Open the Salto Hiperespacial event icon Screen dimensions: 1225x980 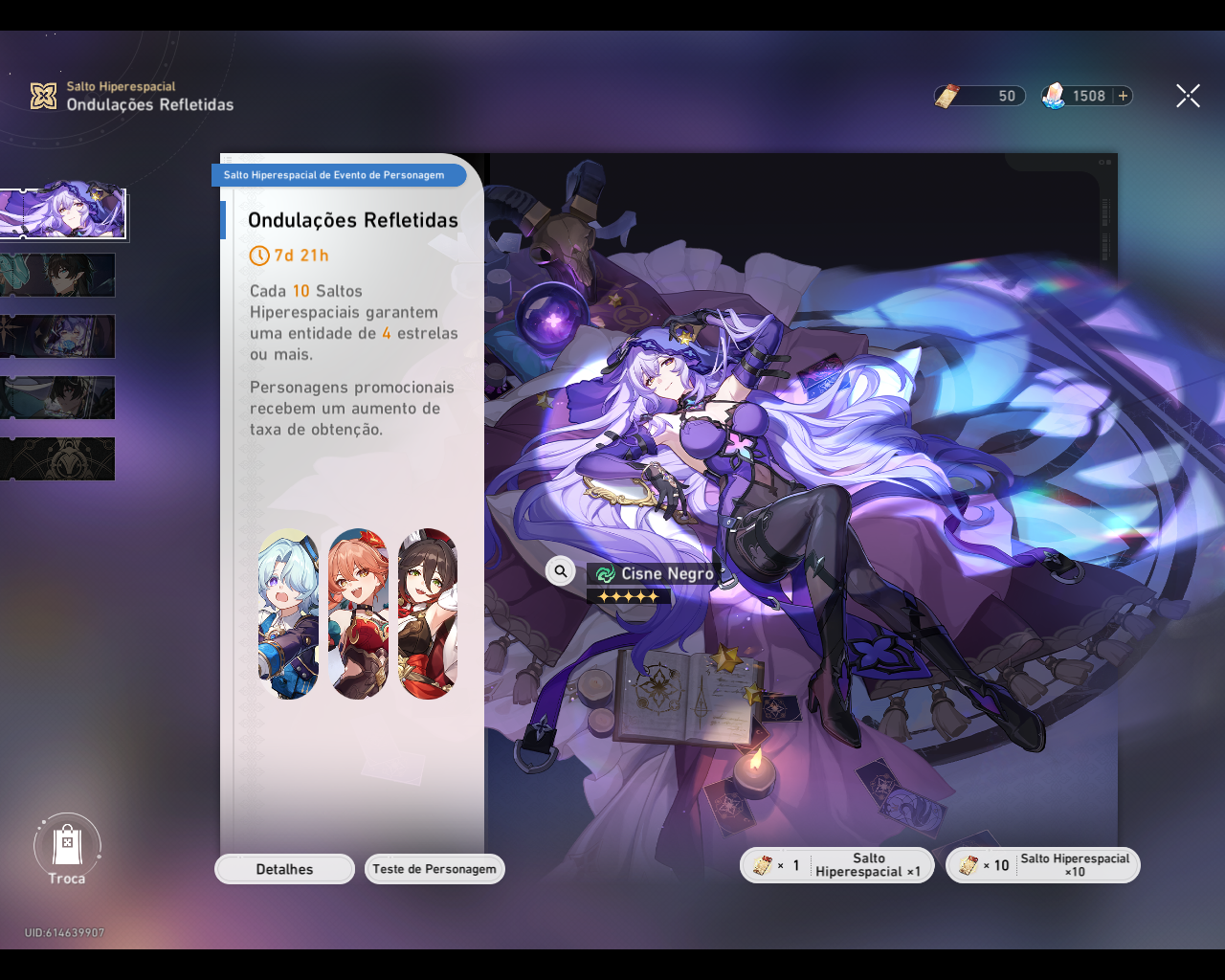[42, 95]
